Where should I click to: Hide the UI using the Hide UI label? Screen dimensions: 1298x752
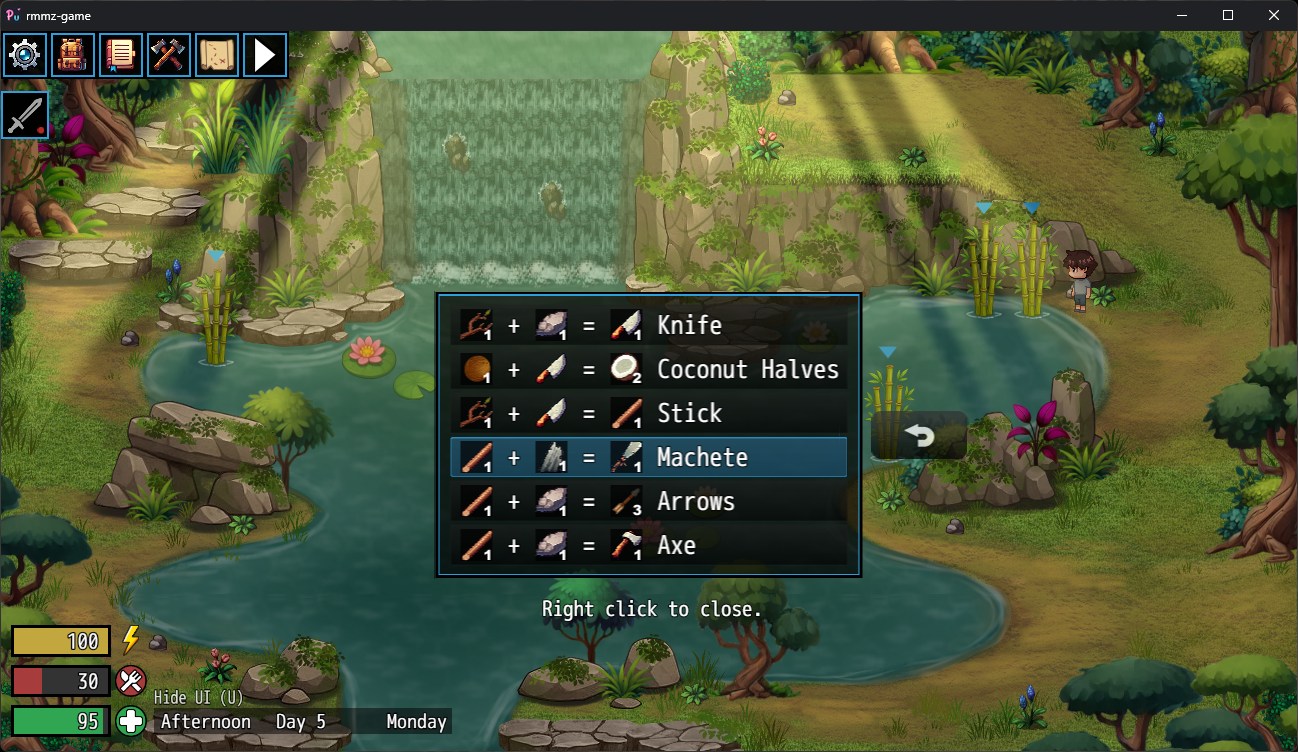click(x=198, y=697)
